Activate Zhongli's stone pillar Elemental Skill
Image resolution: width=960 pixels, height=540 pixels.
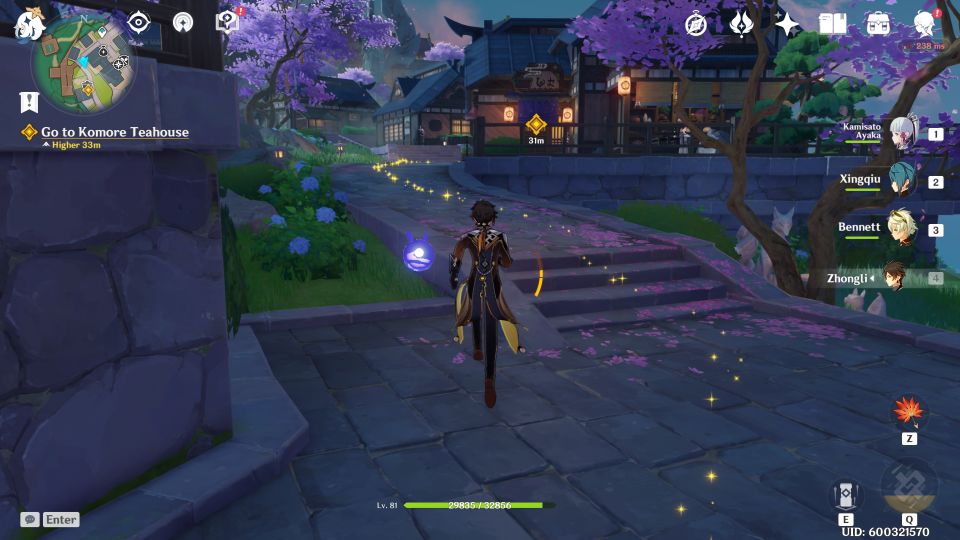tap(846, 495)
